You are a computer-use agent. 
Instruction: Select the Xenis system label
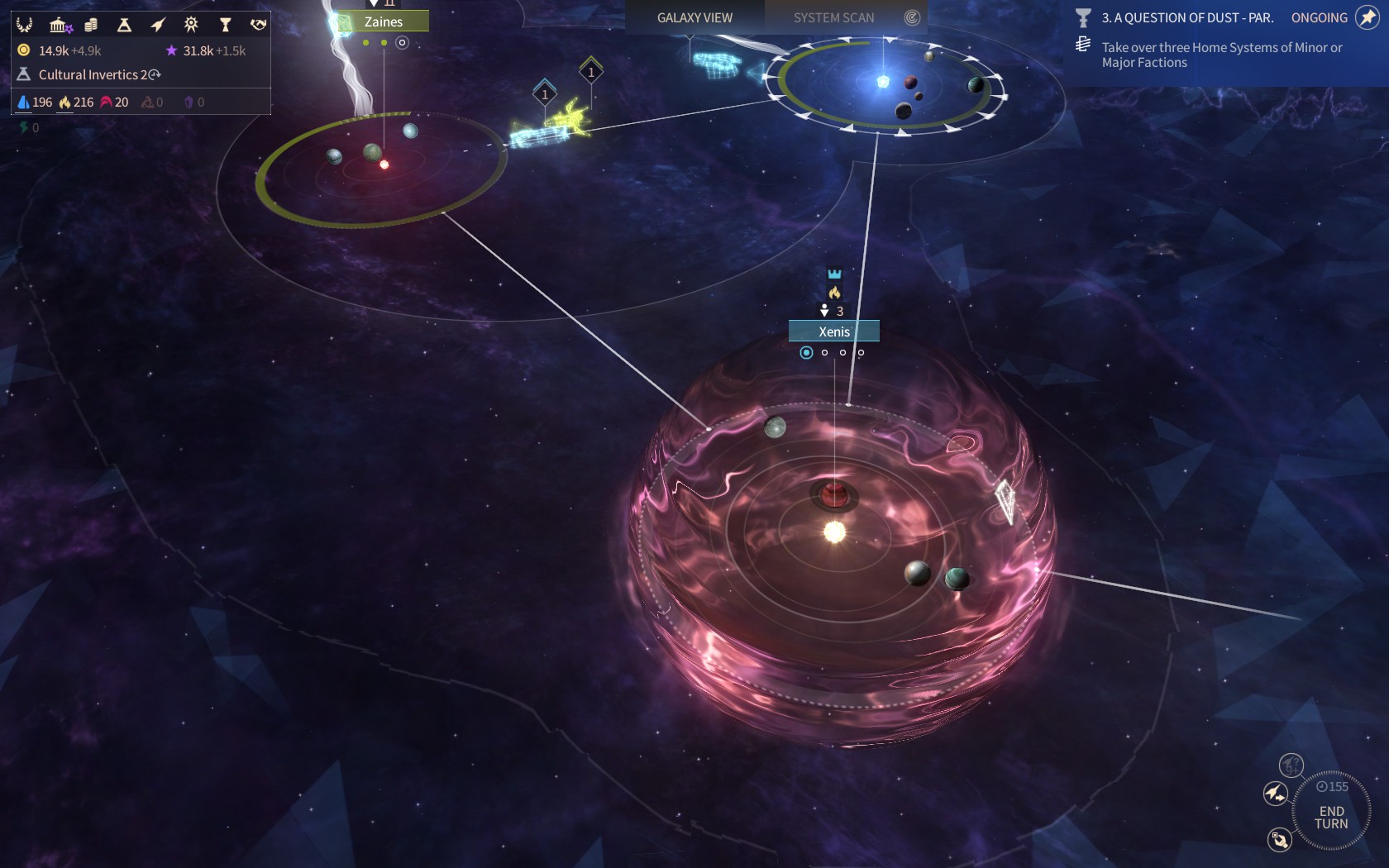coord(833,331)
